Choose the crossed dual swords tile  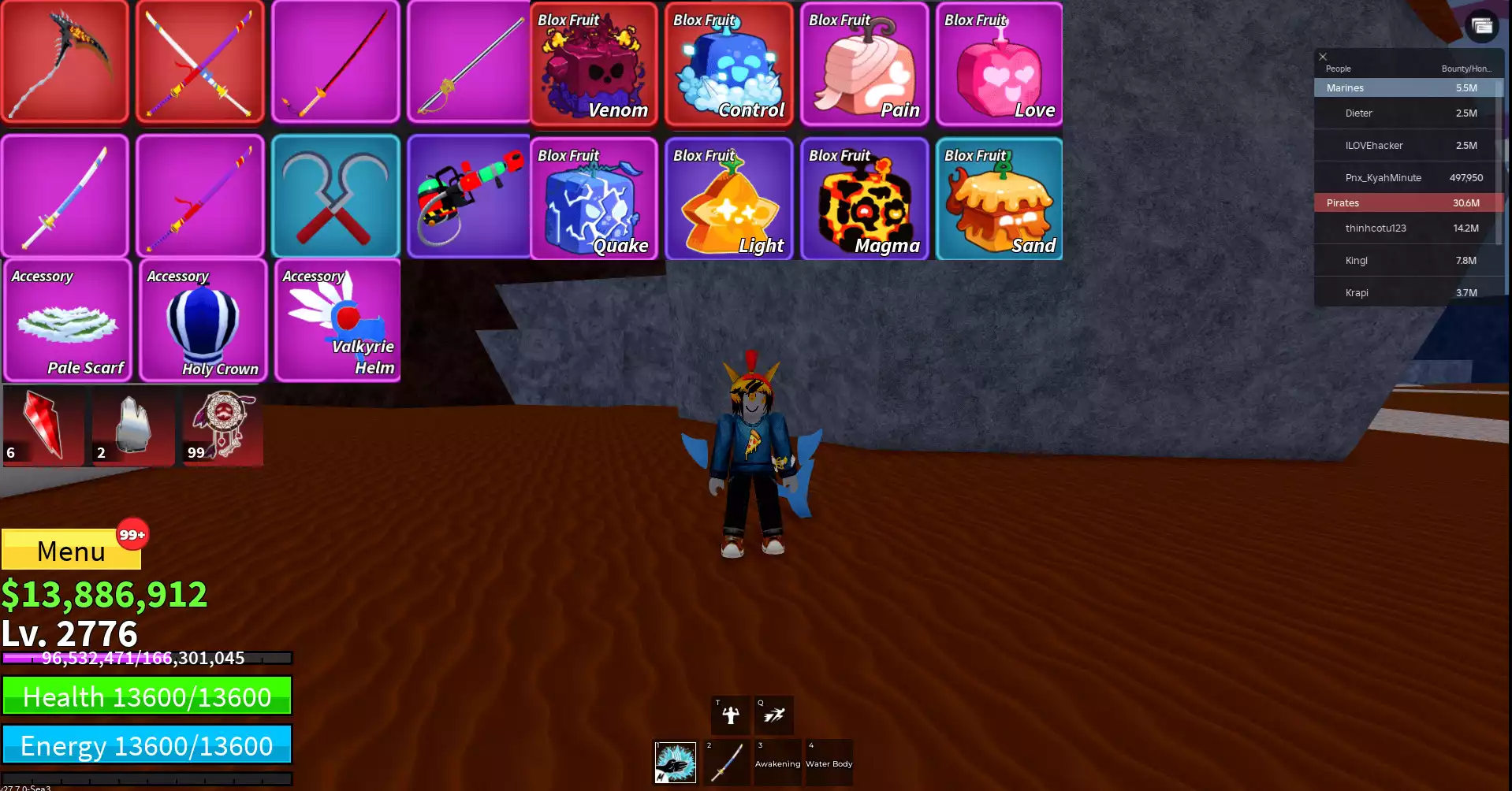point(200,61)
